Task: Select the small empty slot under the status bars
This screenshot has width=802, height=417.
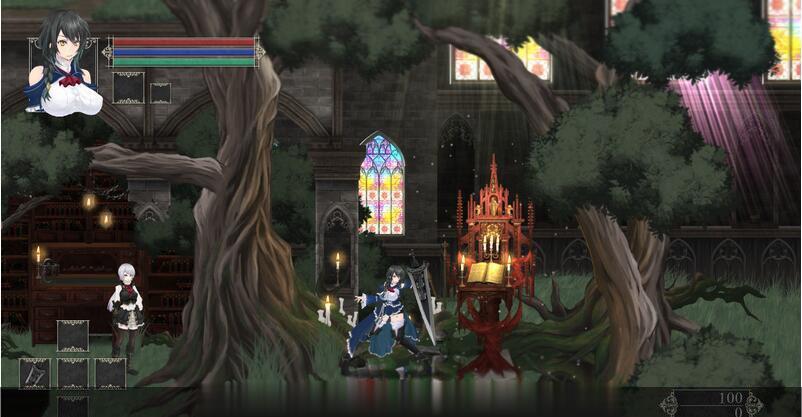Action: (x=160, y=93)
